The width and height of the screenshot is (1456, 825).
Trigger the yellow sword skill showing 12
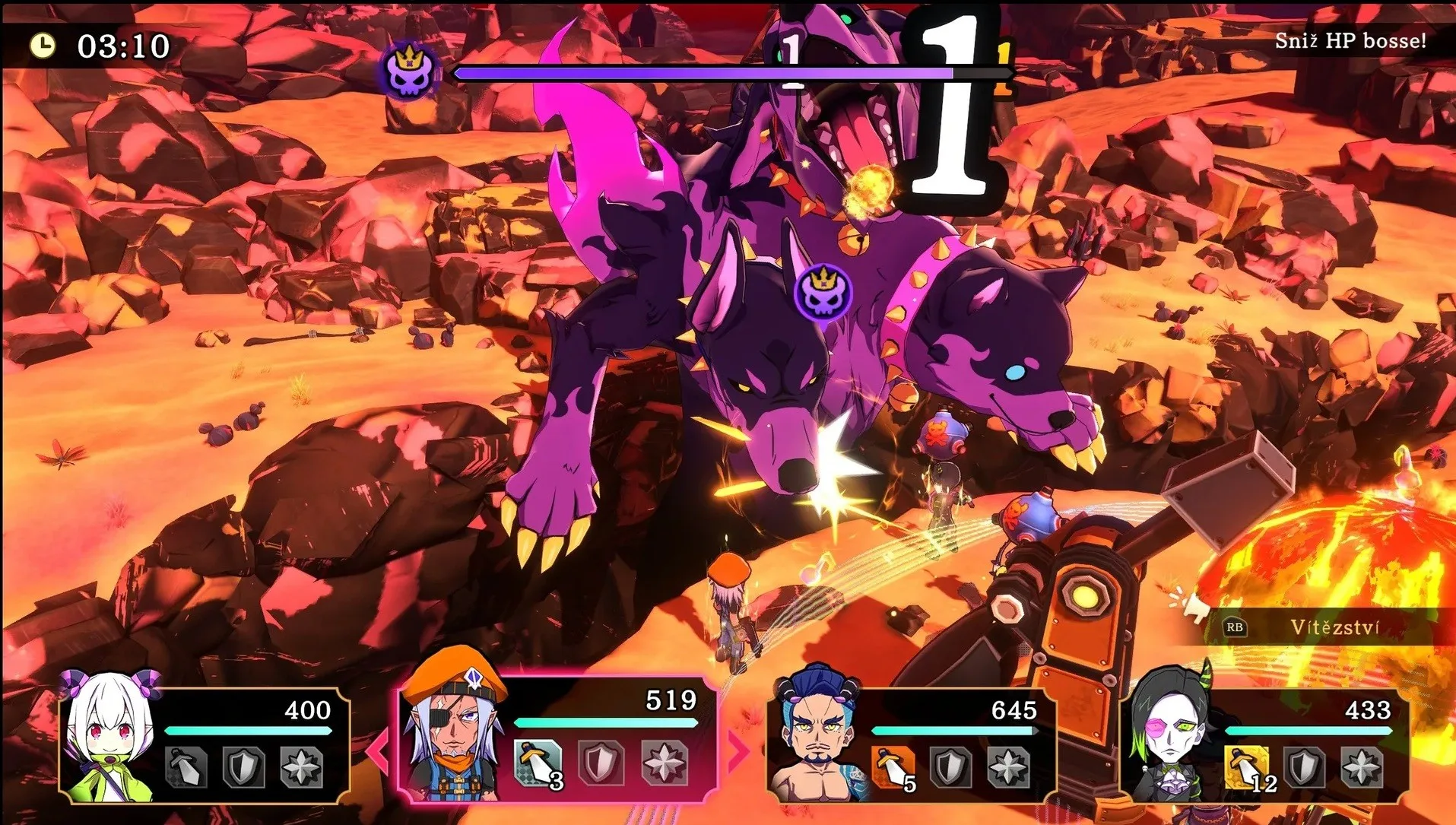[1247, 767]
